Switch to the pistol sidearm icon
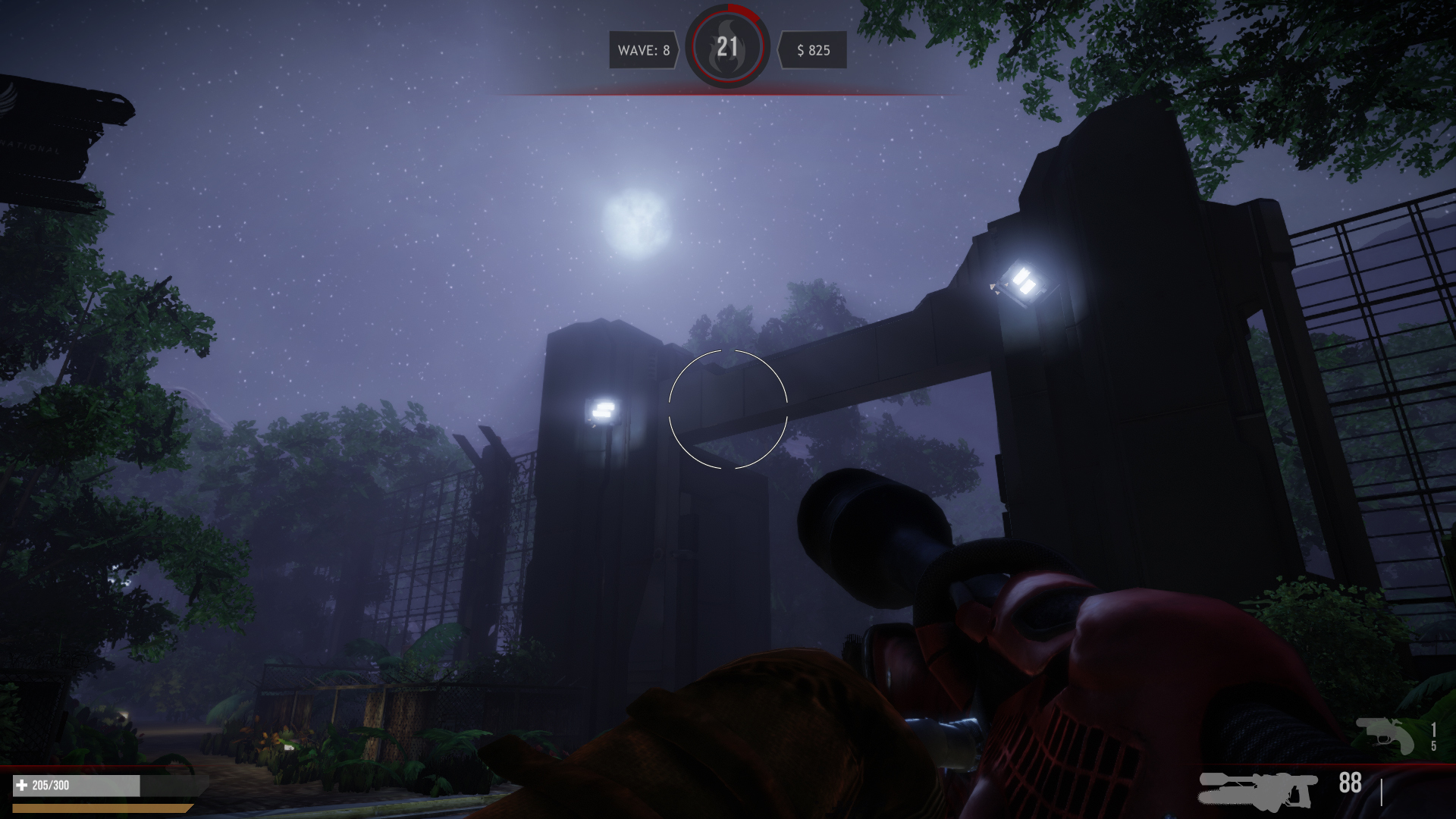This screenshot has width=1456, height=819. click(1385, 735)
